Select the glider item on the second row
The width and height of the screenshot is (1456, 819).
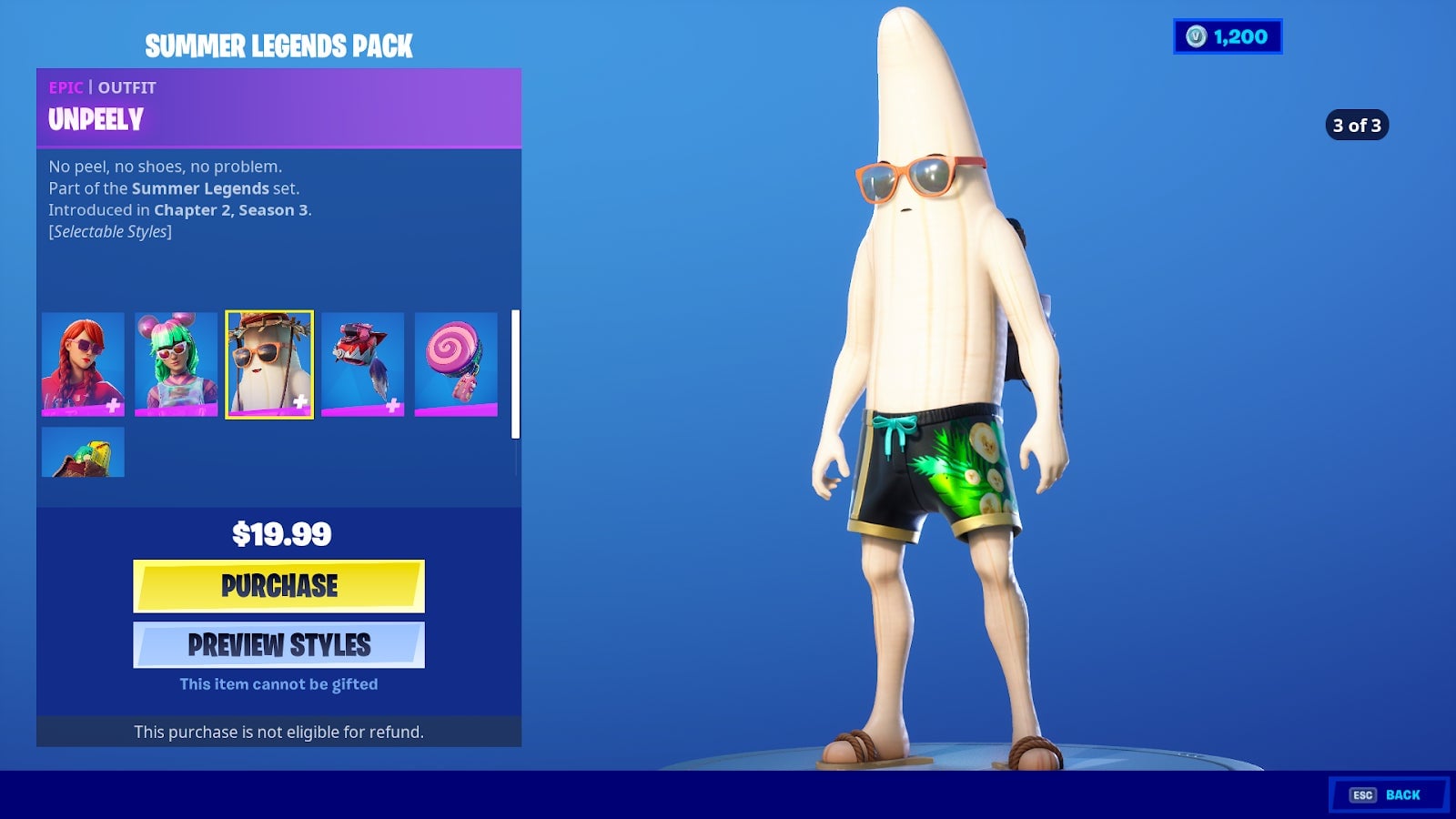point(82,451)
